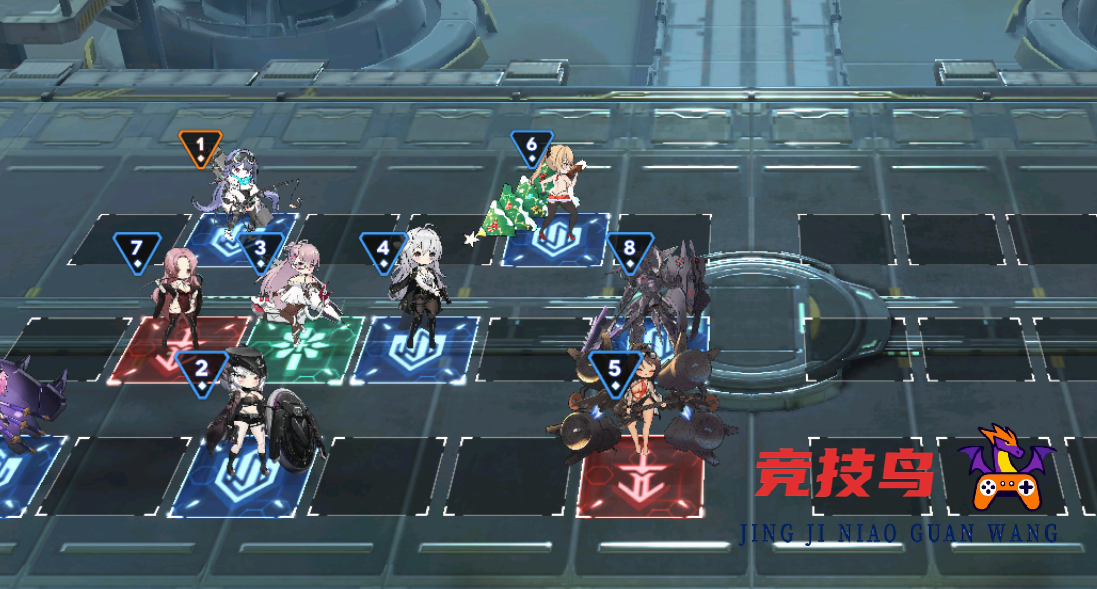The image size is (1097, 589).
Task: Select the unit with orange marker 1
Action: (x=242, y=190)
